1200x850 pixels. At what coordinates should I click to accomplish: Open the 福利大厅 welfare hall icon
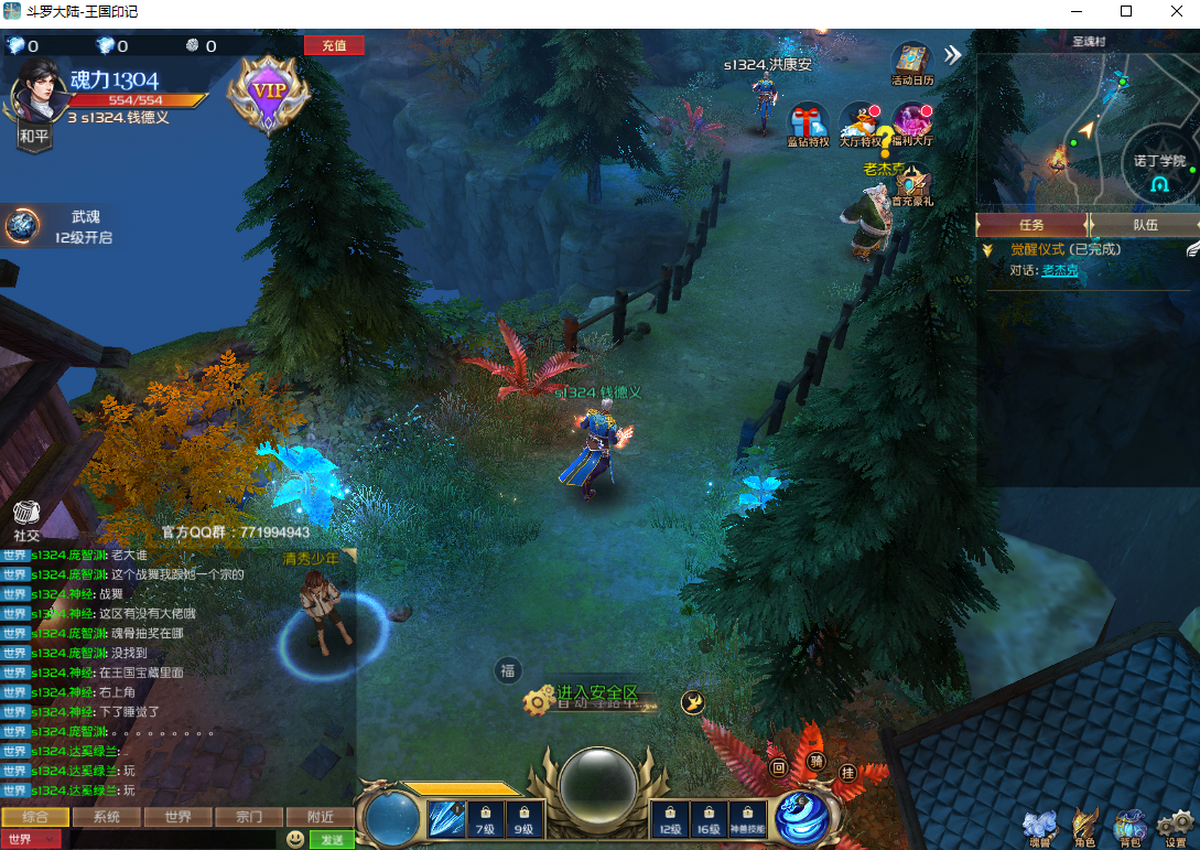click(912, 123)
